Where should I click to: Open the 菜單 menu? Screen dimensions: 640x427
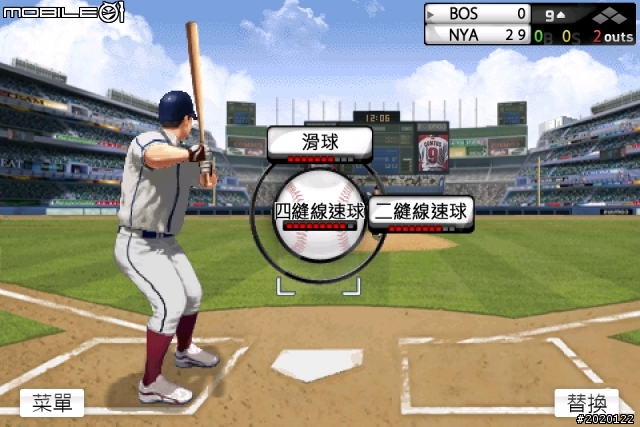pyautogui.click(x=52, y=403)
